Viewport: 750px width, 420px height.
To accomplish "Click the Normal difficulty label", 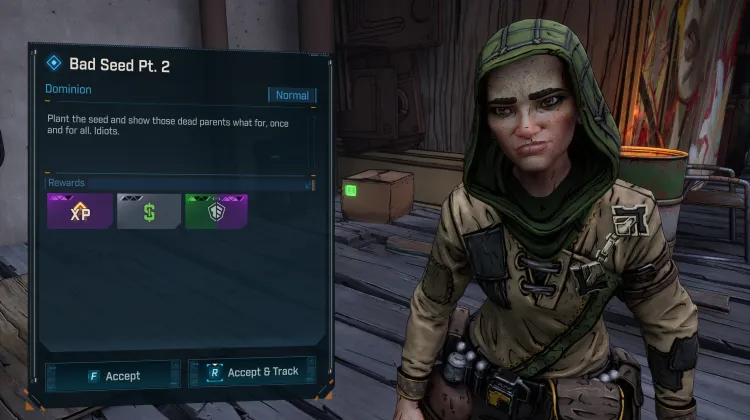I will coord(292,96).
